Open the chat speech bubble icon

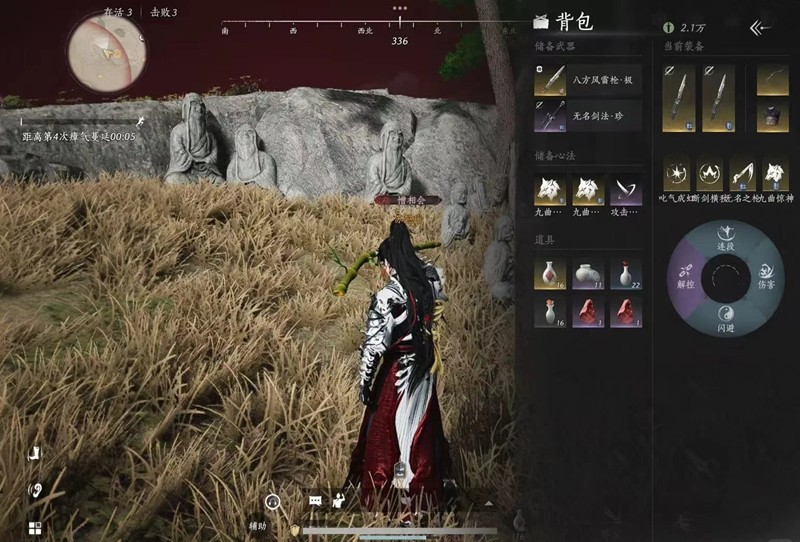point(316,499)
